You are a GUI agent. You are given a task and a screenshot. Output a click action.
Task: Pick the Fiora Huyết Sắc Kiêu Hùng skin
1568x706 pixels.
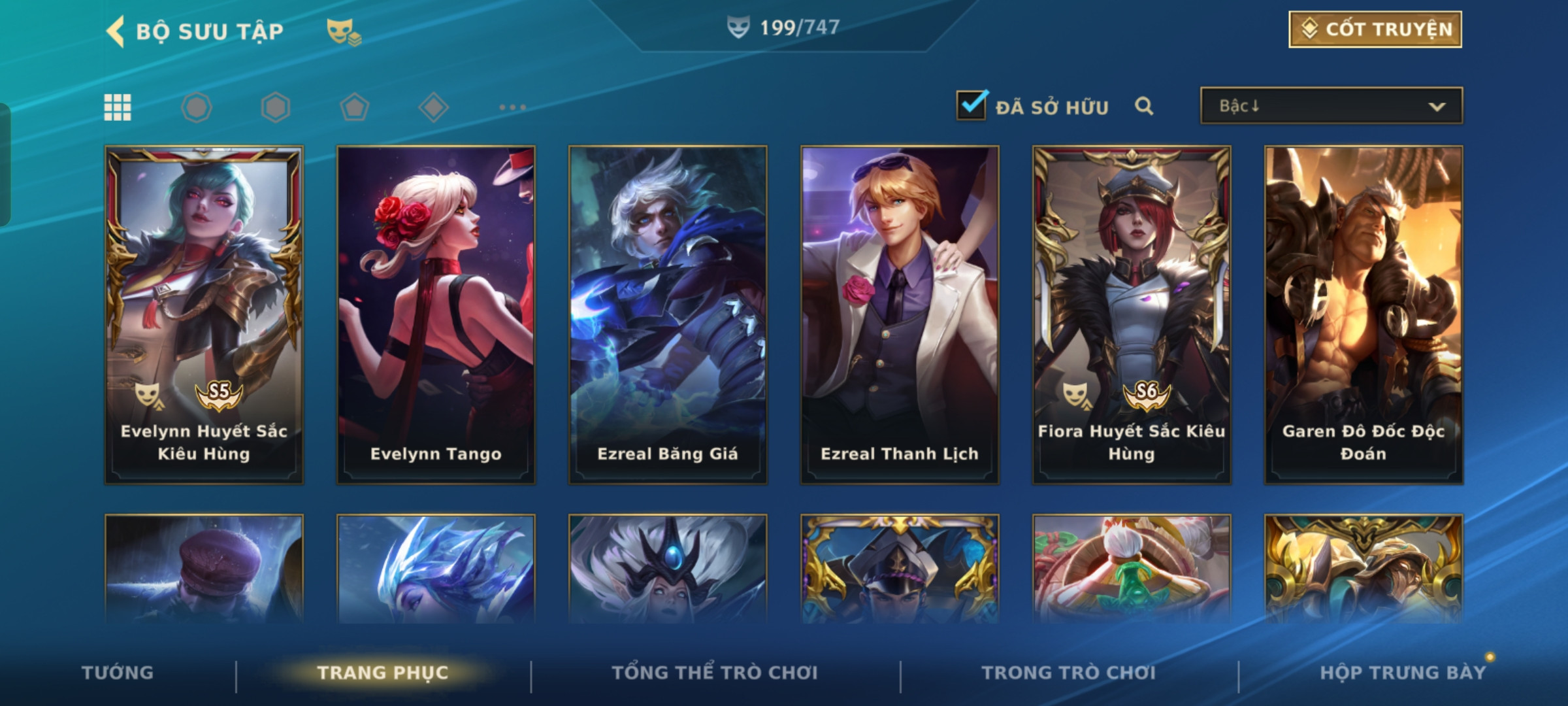[x=1132, y=314]
